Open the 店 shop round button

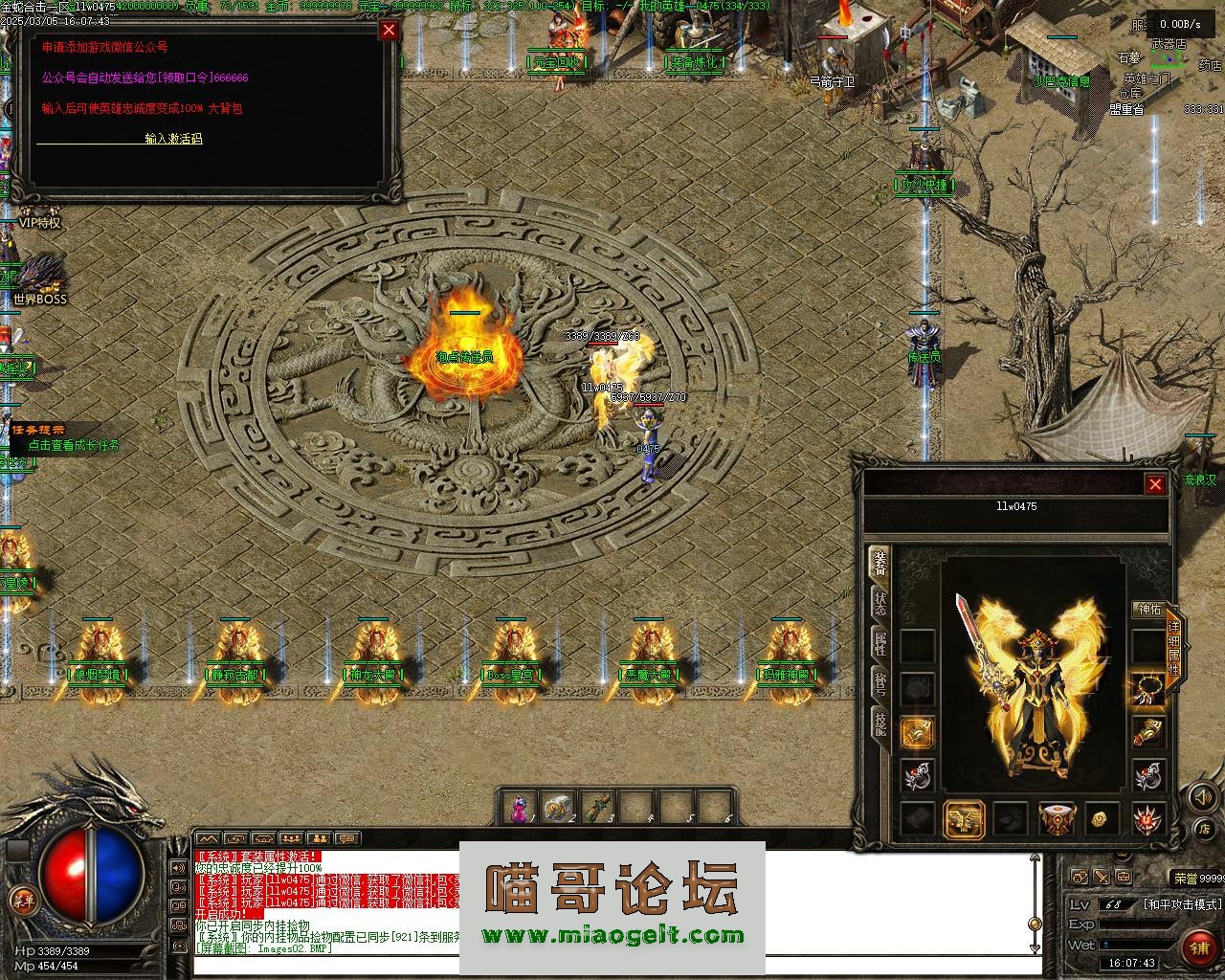(1206, 827)
